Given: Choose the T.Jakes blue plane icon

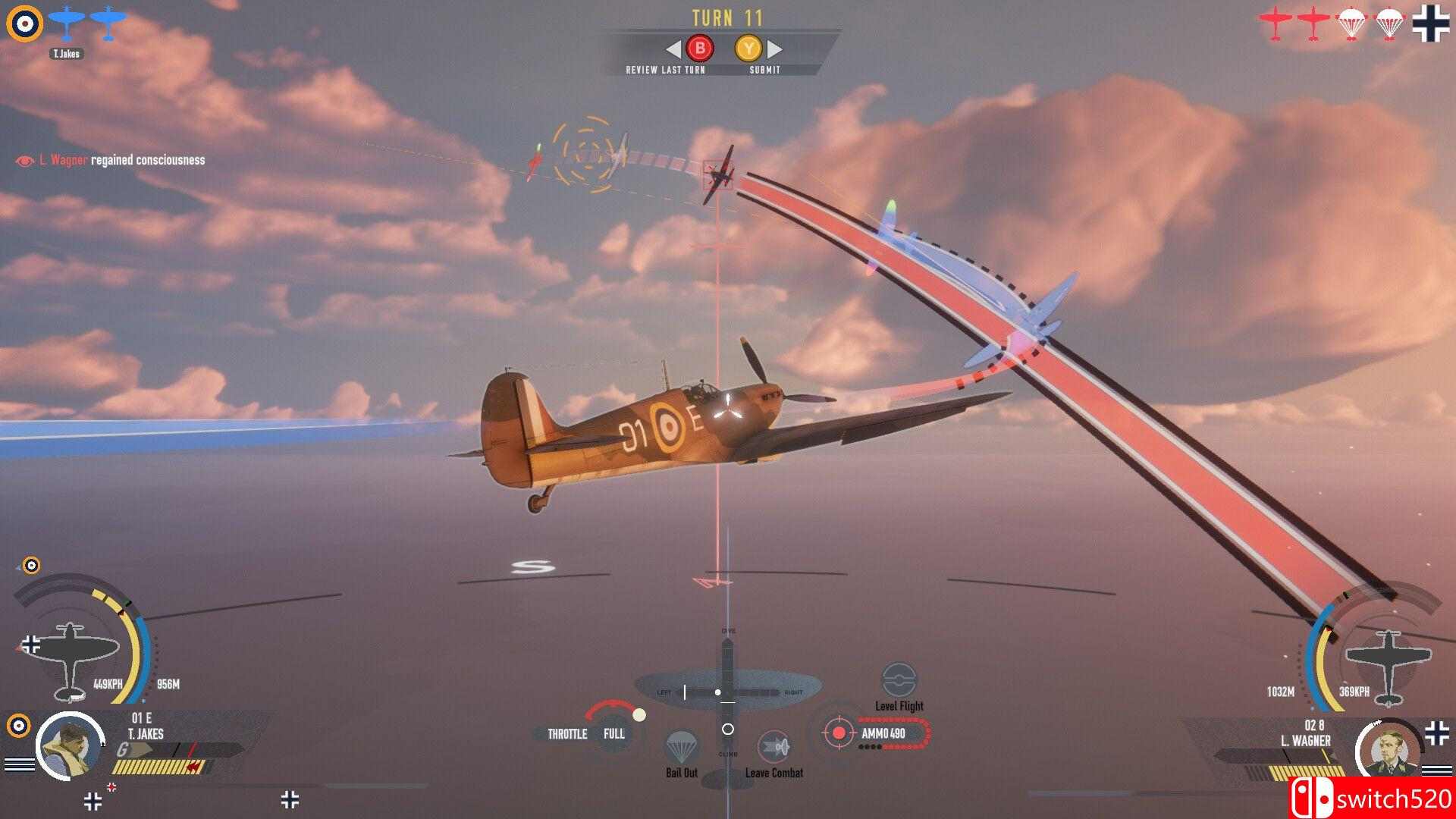Looking at the screenshot, I should 67,24.
